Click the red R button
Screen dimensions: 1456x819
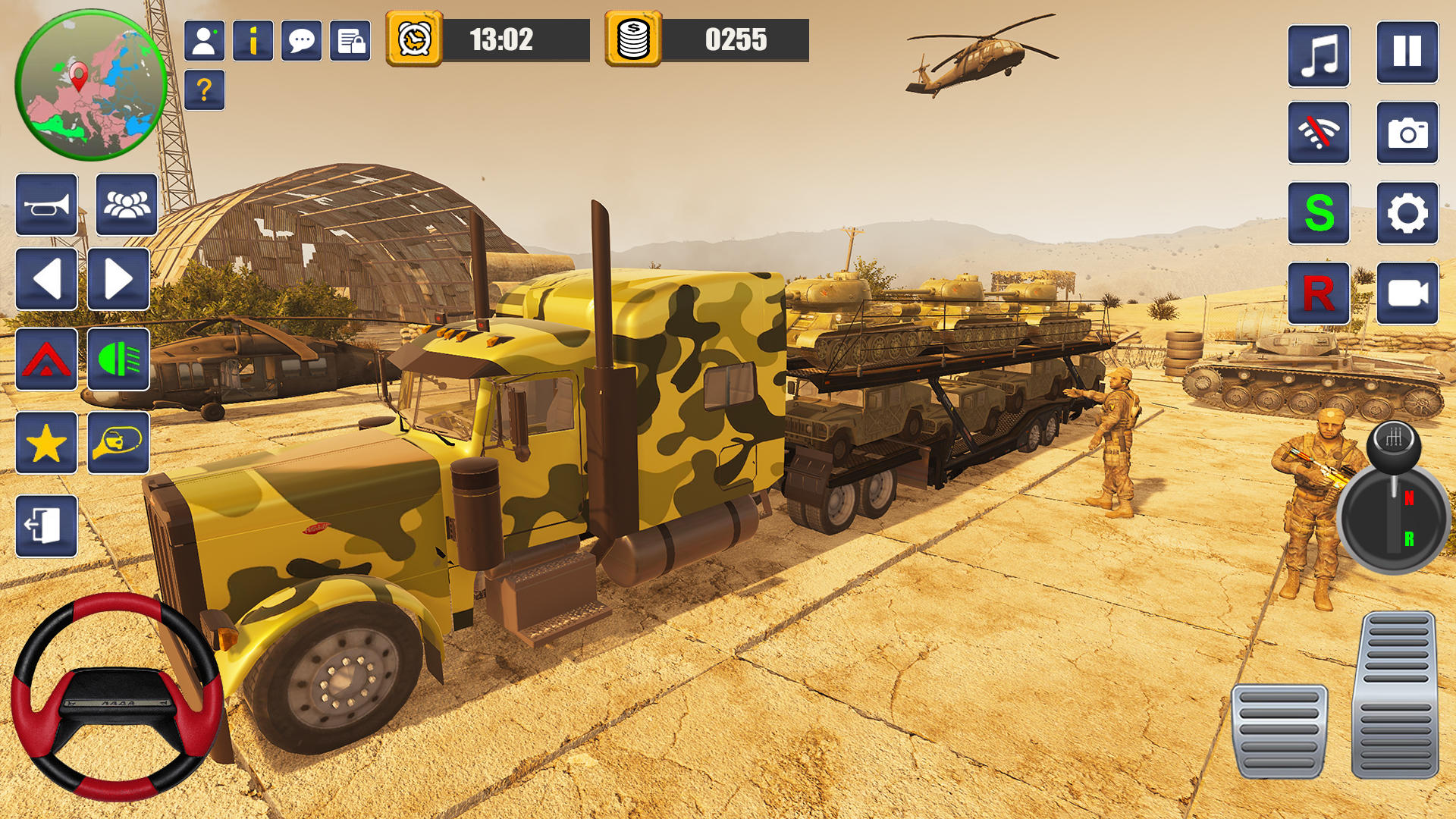1319,293
